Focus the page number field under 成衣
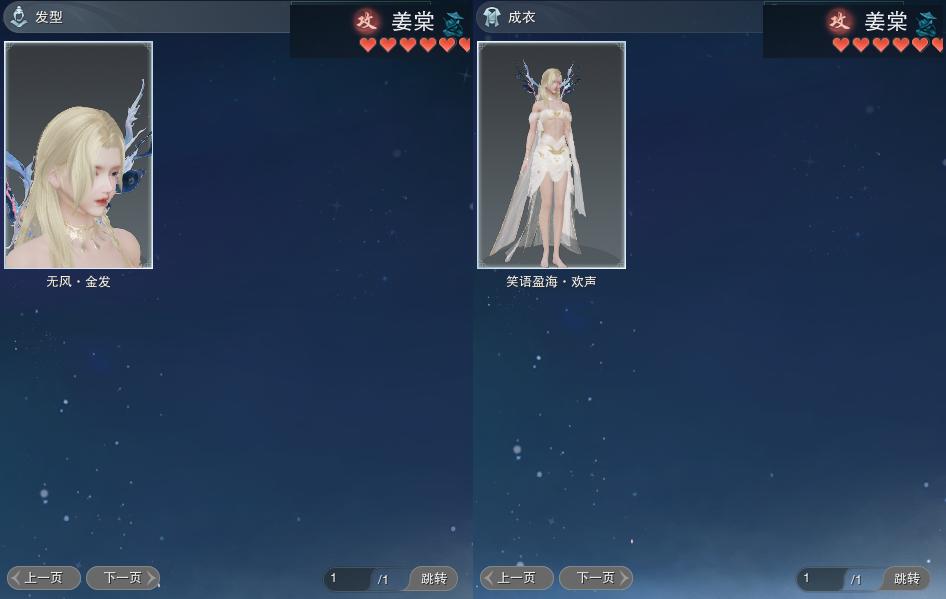This screenshot has width=946, height=599. coord(821,579)
